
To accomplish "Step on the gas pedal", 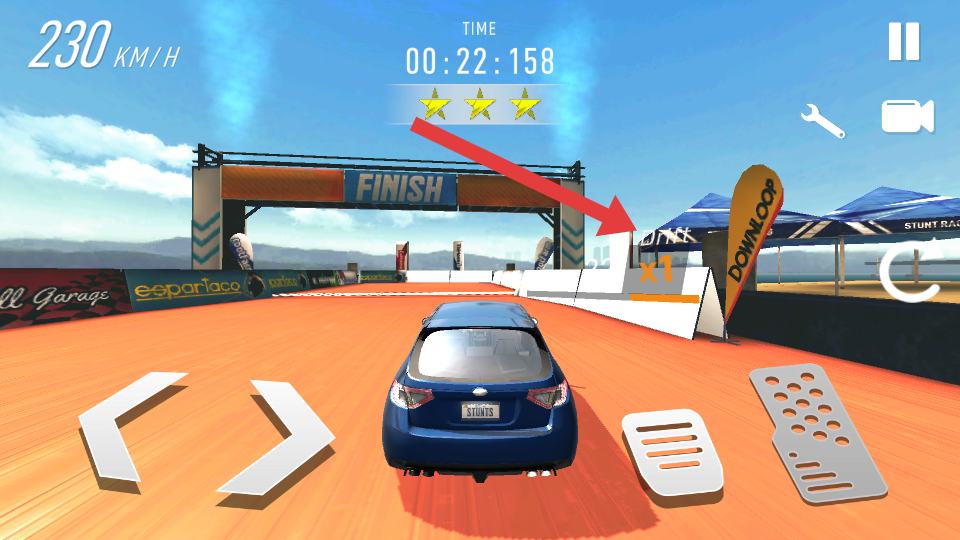I will coord(818,430).
